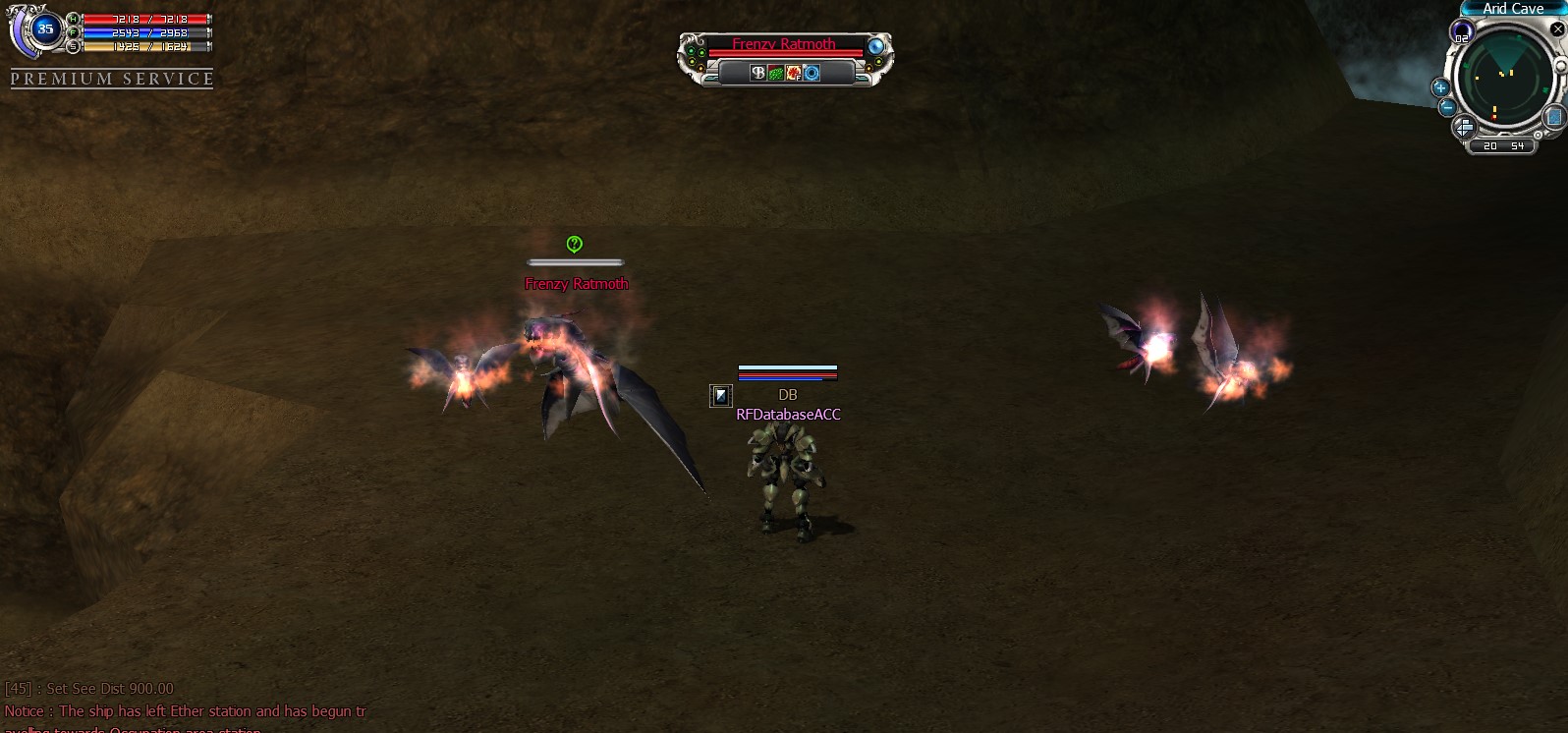The width and height of the screenshot is (1568, 733).
Task: Click the green quest marker above Frenzy Ratmoth
Action: pyautogui.click(x=575, y=244)
